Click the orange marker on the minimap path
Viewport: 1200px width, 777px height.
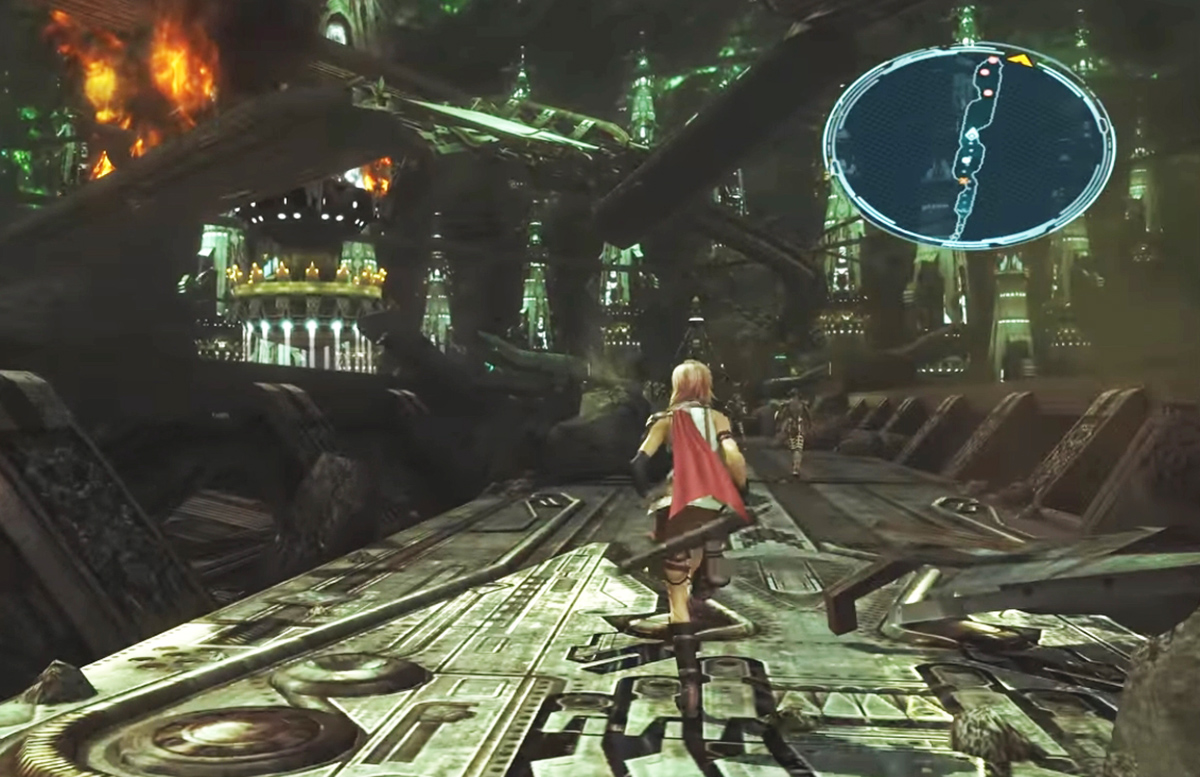[x=964, y=182]
